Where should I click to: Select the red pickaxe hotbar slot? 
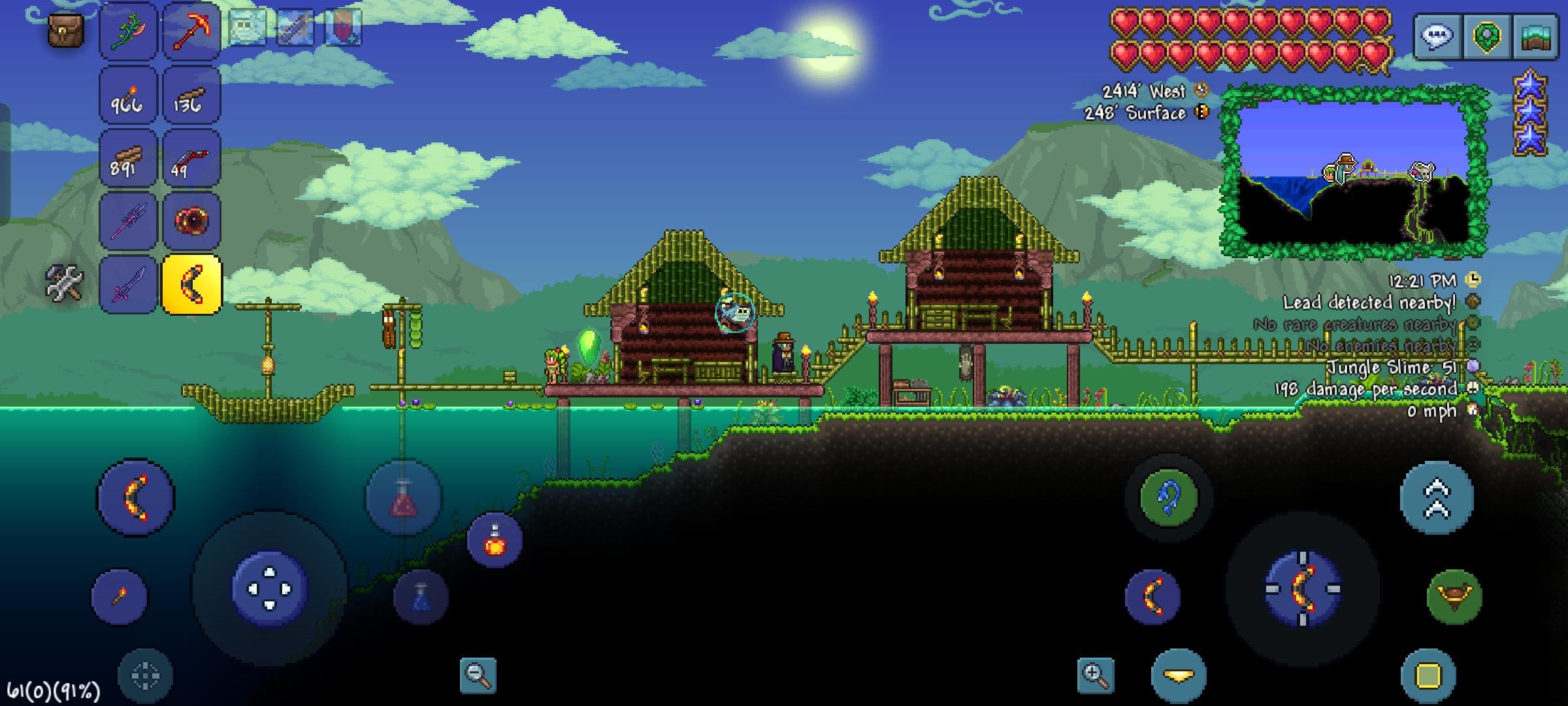point(191,31)
